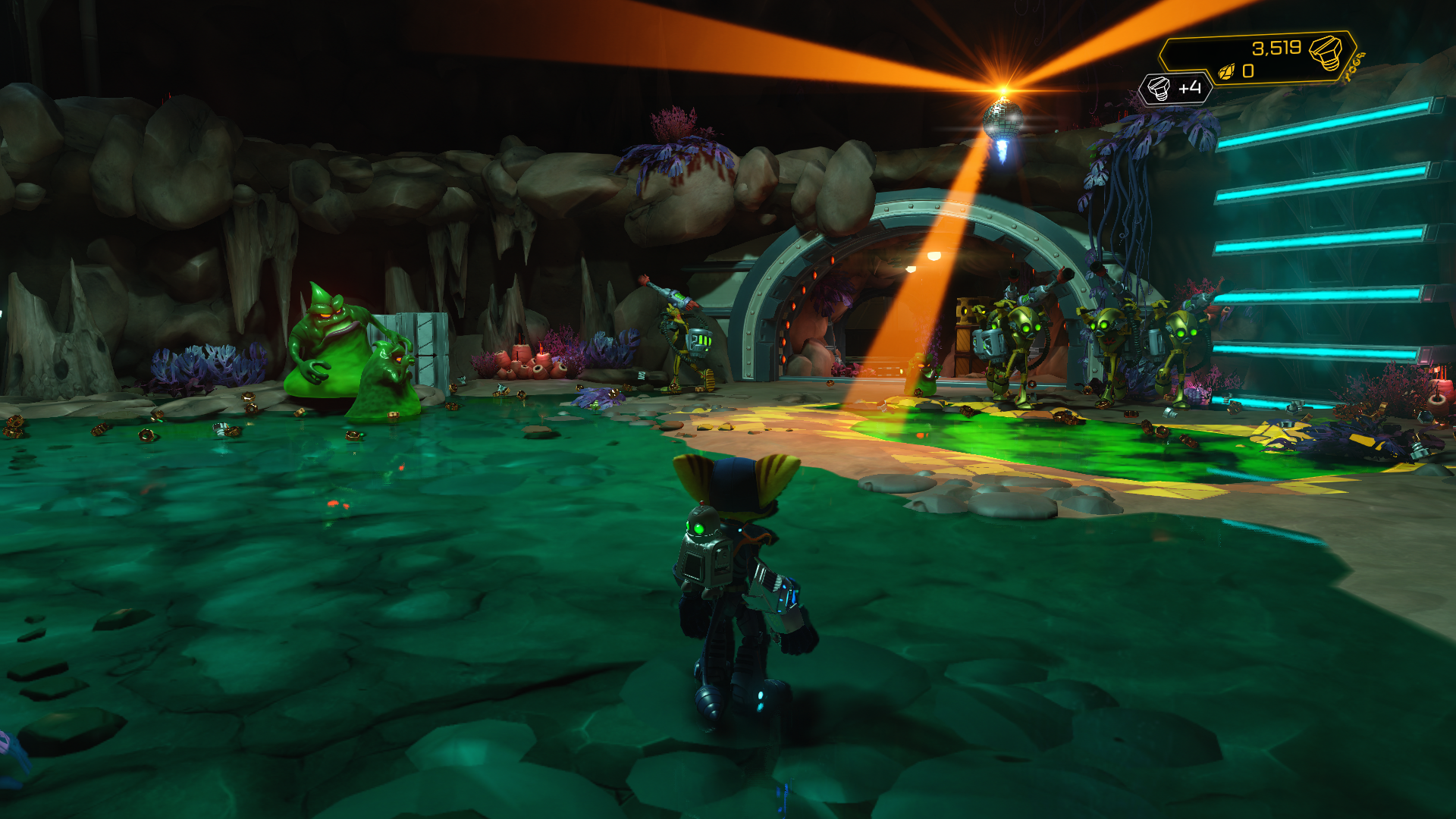The height and width of the screenshot is (819, 1456).
Task: Click the golden bolt currency icon
Action: tap(1326, 52)
